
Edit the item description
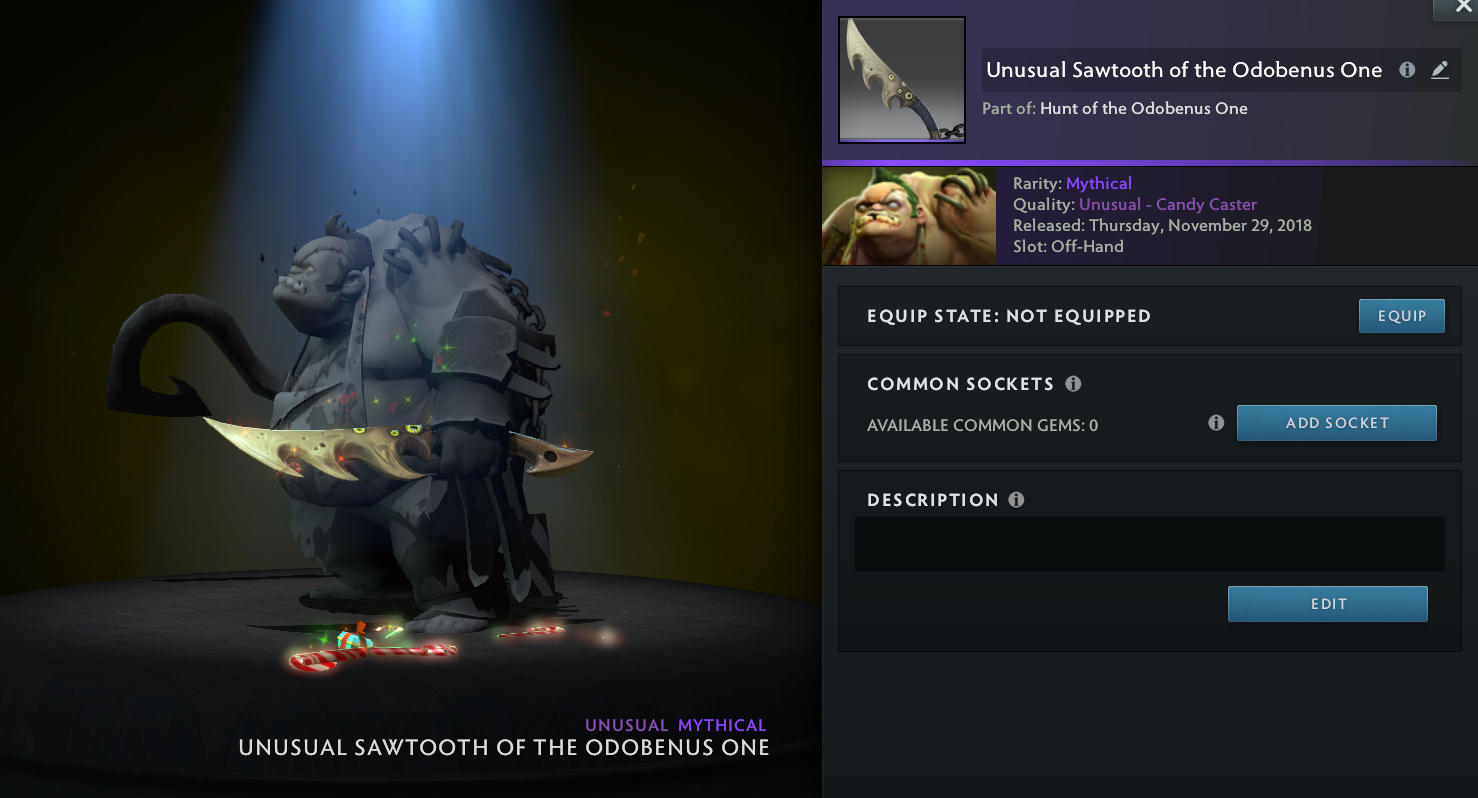[x=1327, y=604]
